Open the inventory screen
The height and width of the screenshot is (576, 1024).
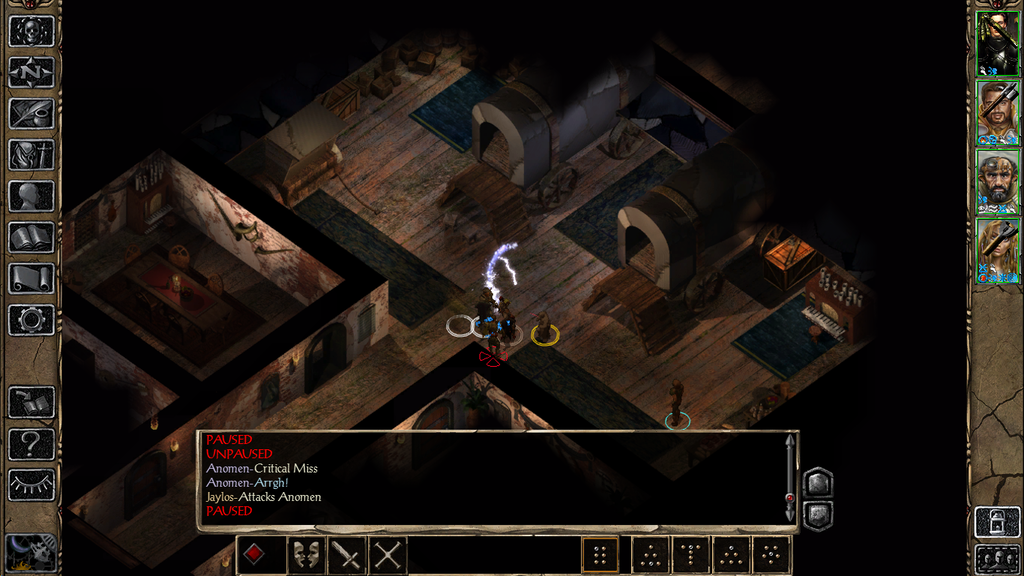(31, 154)
